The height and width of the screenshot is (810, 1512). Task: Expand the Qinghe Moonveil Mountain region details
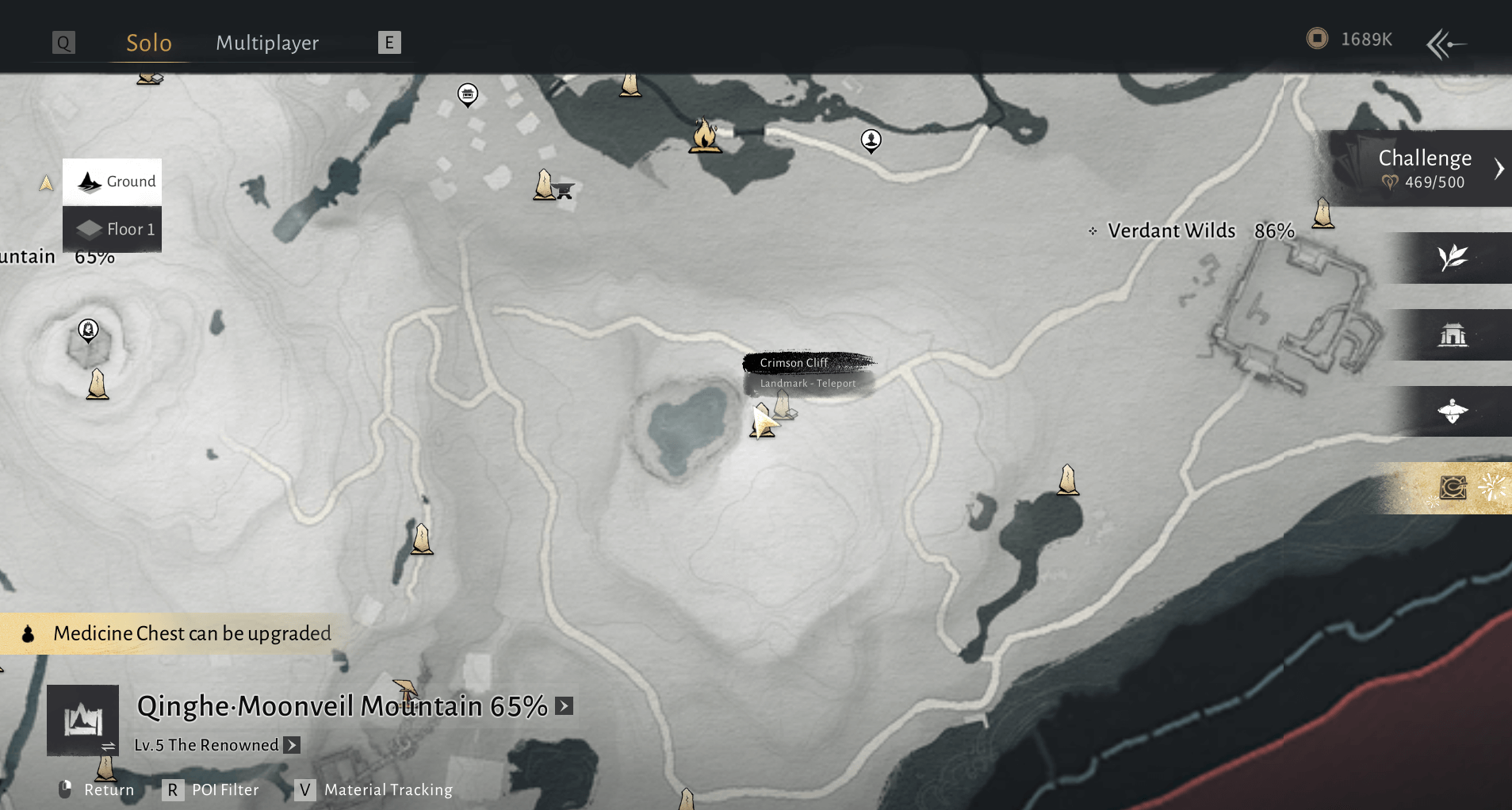565,705
